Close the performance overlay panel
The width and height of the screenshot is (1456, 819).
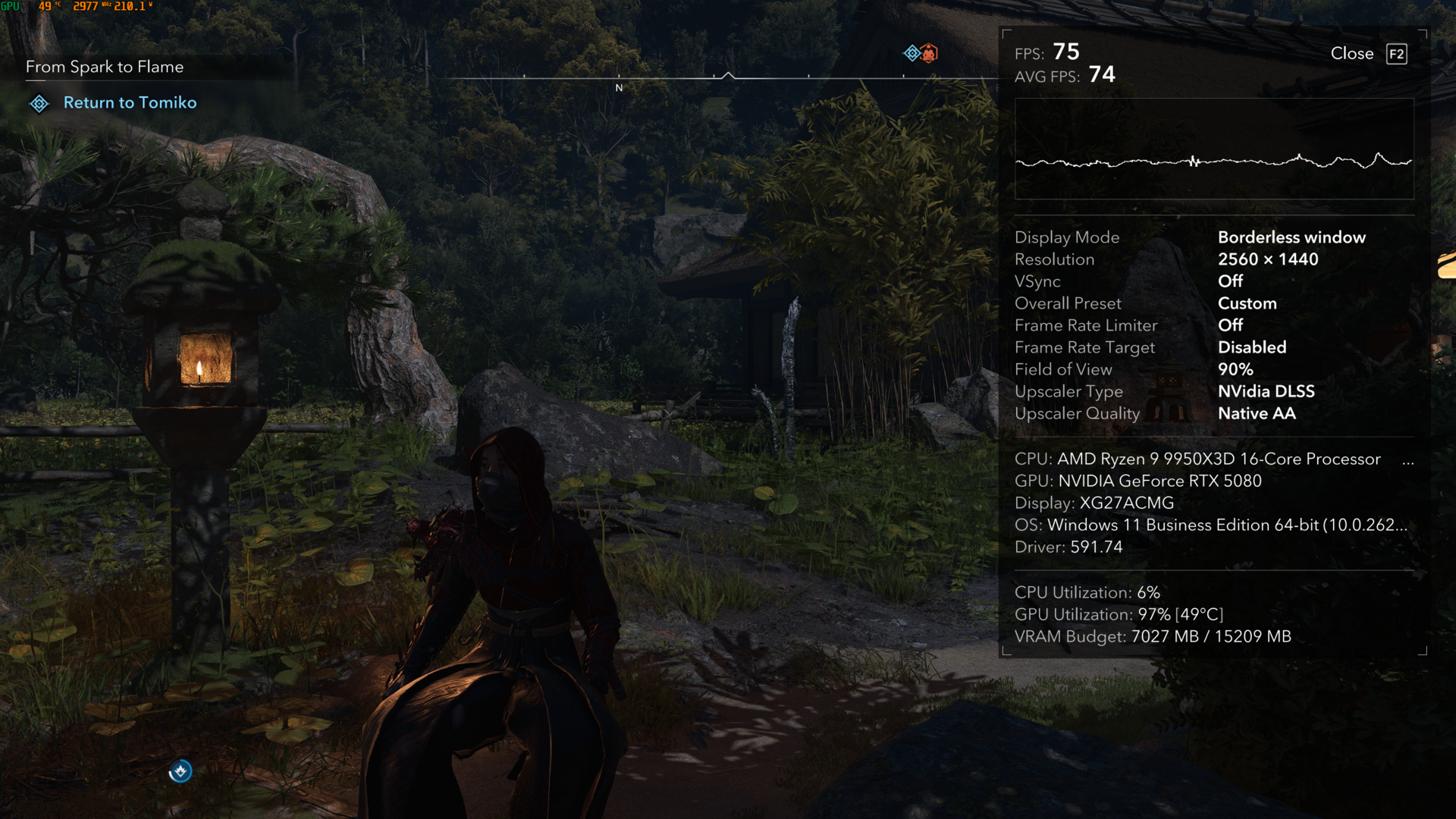(1368, 54)
